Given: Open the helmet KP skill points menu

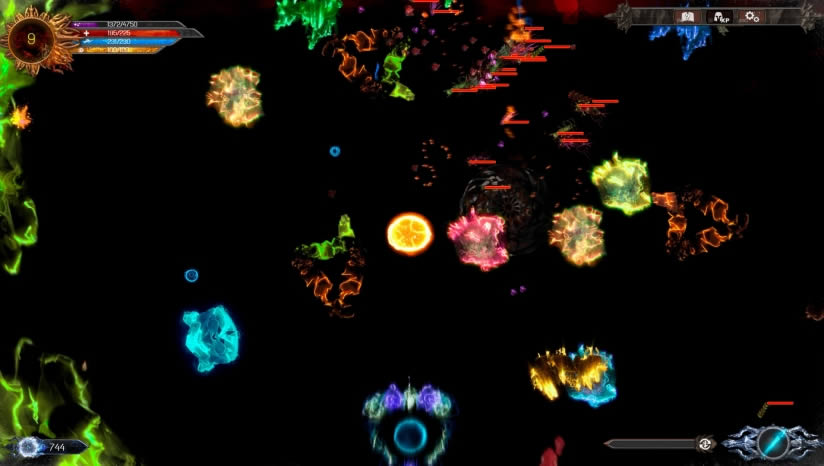Looking at the screenshot, I should pos(718,16).
